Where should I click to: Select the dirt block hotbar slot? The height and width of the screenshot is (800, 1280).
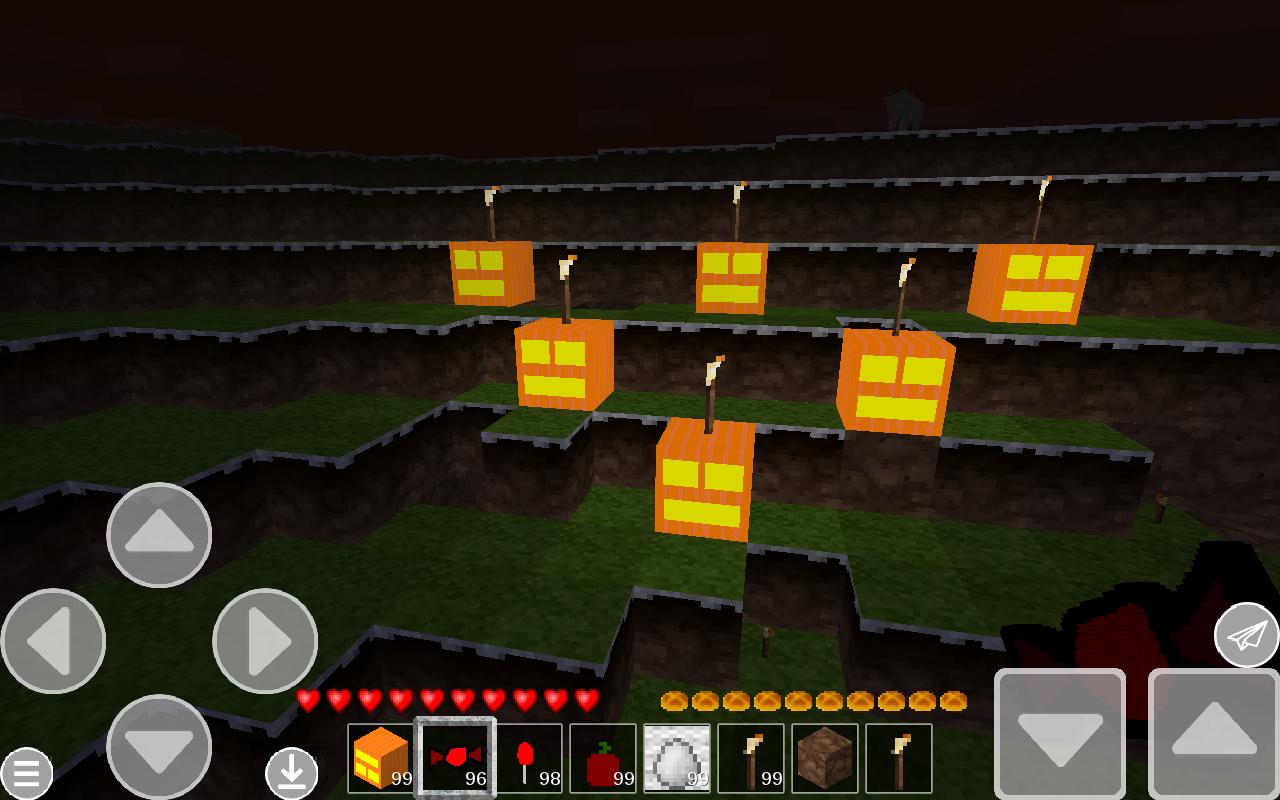(x=824, y=757)
